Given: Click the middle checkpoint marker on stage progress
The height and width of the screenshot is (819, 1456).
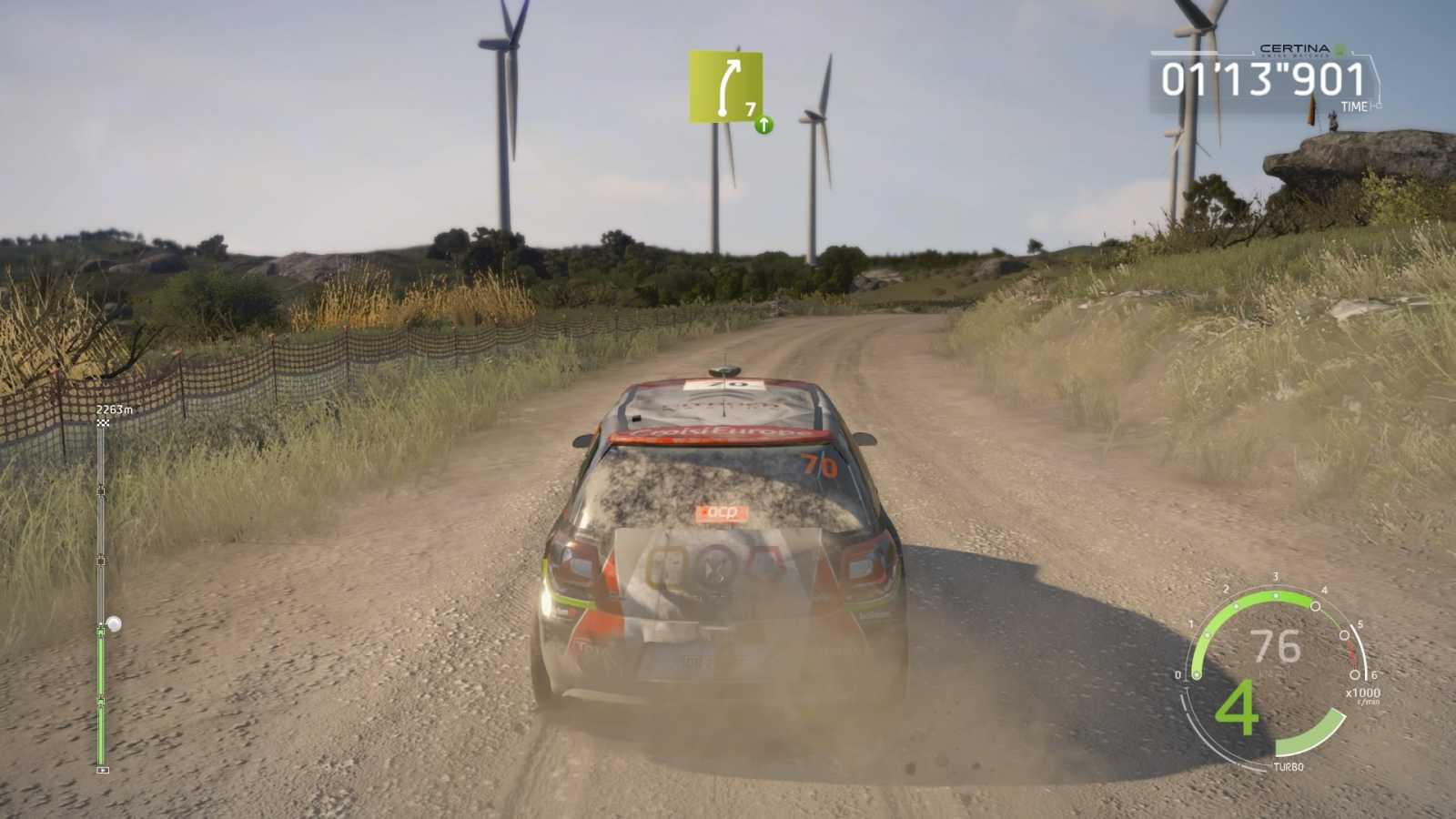Looking at the screenshot, I should click(x=102, y=561).
